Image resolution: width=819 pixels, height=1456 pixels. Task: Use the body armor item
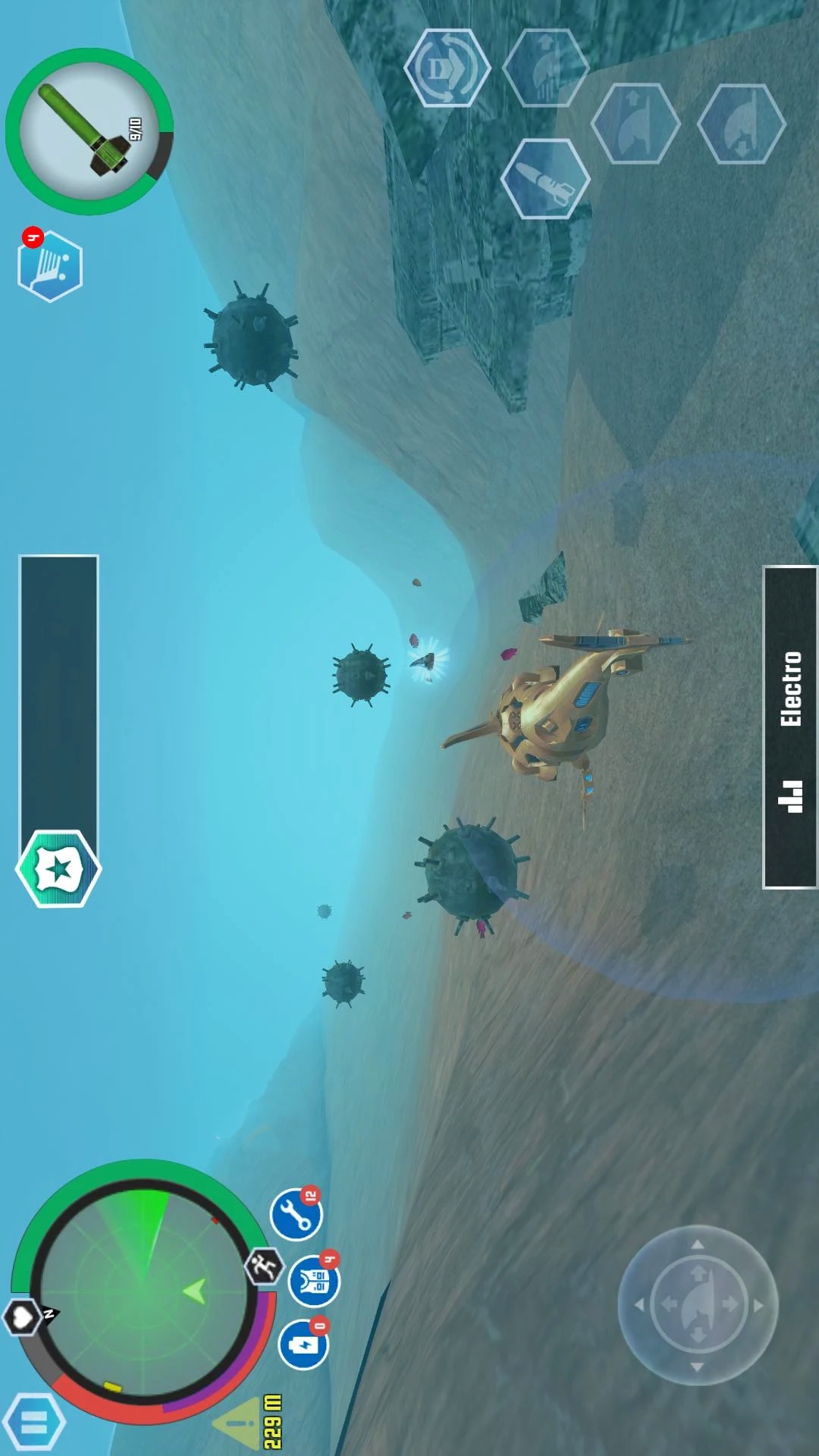pos(314,1281)
